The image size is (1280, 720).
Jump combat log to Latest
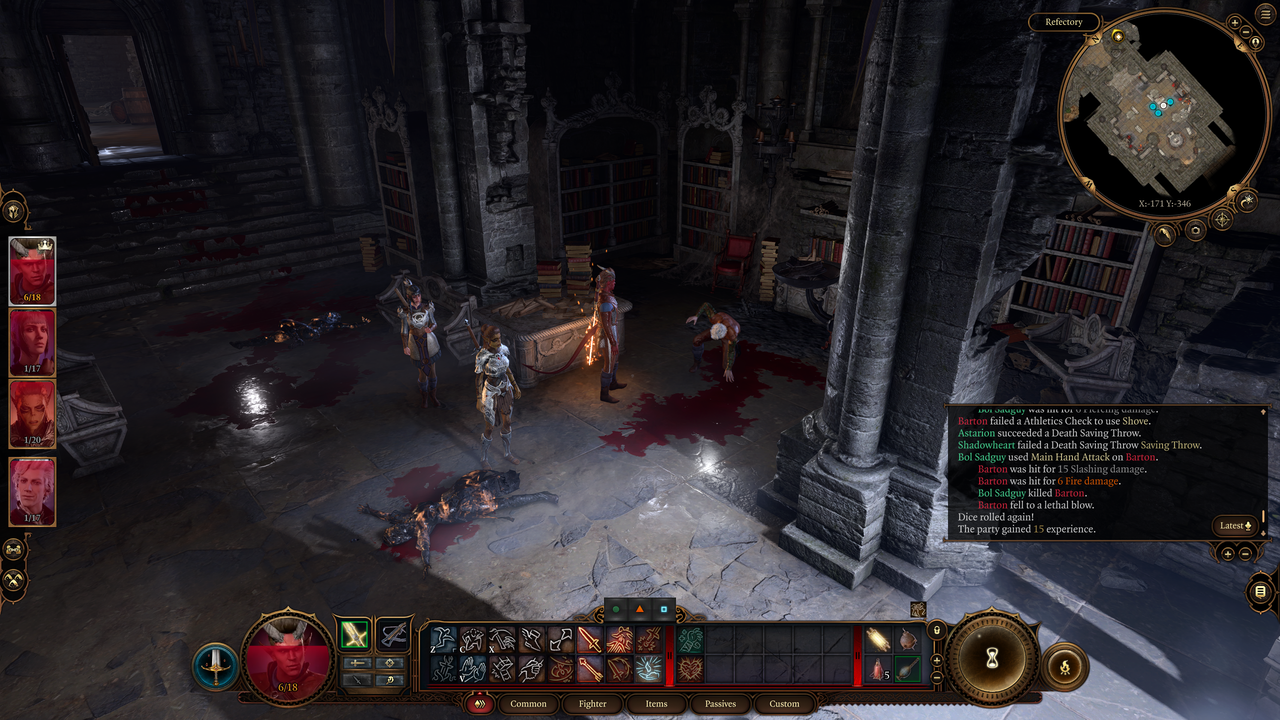pyautogui.click(x=1235, y=525)
